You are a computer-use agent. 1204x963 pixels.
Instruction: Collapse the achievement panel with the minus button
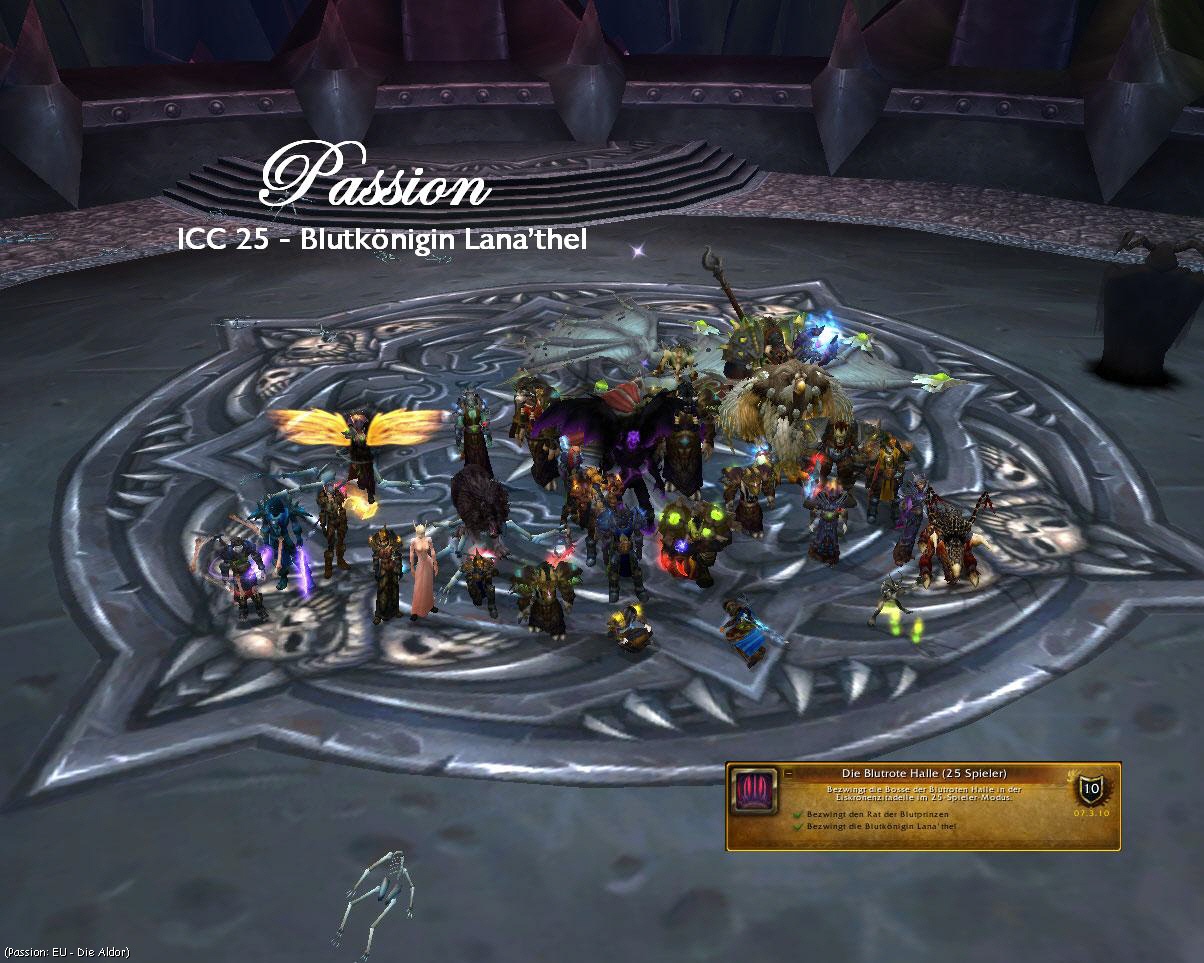(787, 773)
